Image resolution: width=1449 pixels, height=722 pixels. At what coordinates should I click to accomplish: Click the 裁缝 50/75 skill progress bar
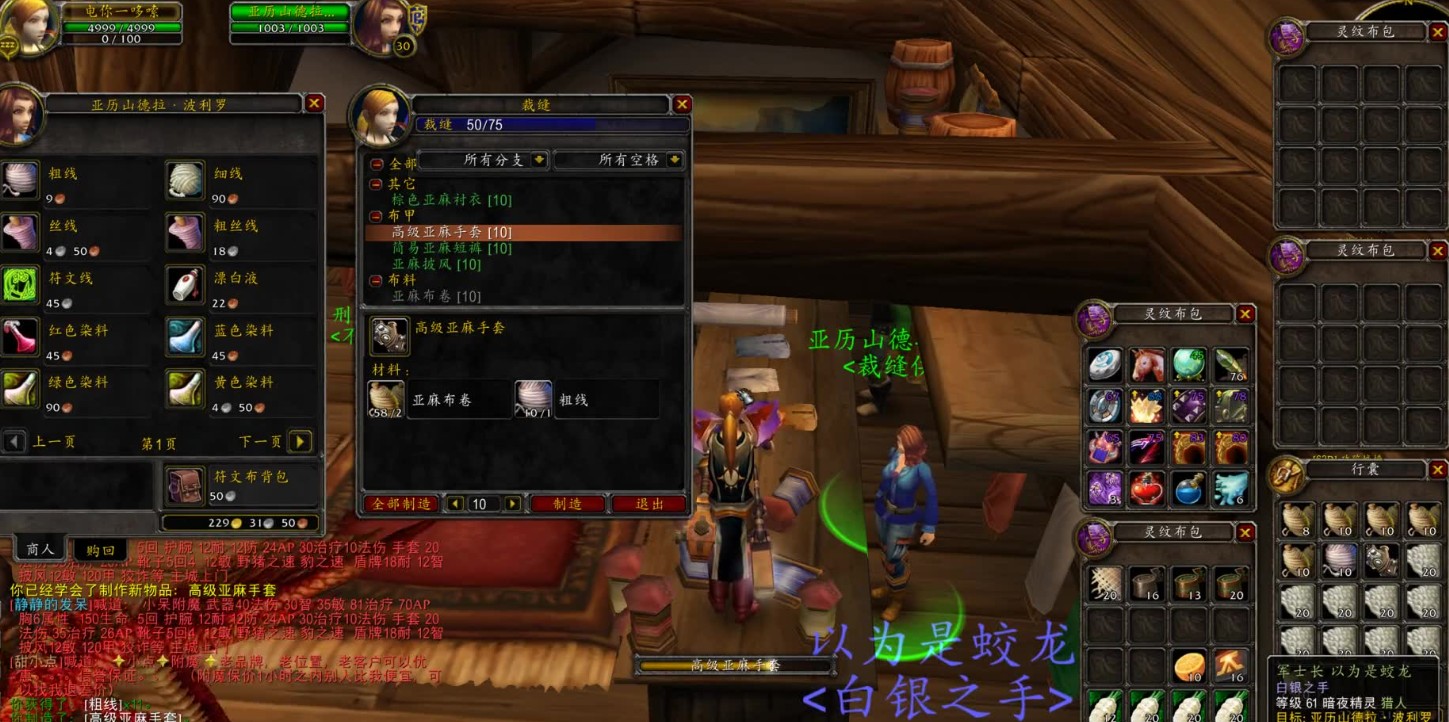[x=550, y=124]
